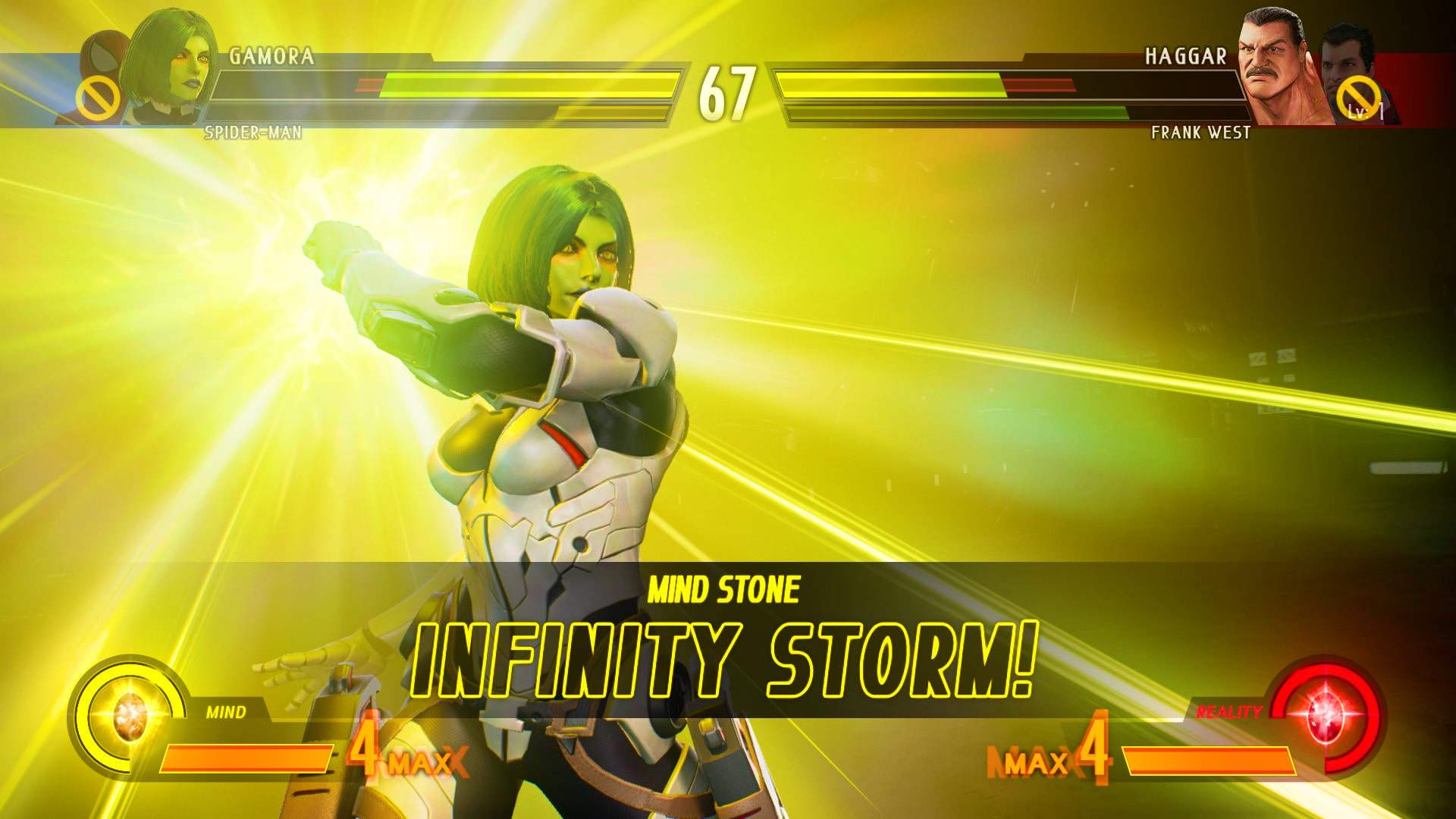Click the round timer showing 67
The width and height of the screenshot is (1456, 819).
tap(726, 93)
